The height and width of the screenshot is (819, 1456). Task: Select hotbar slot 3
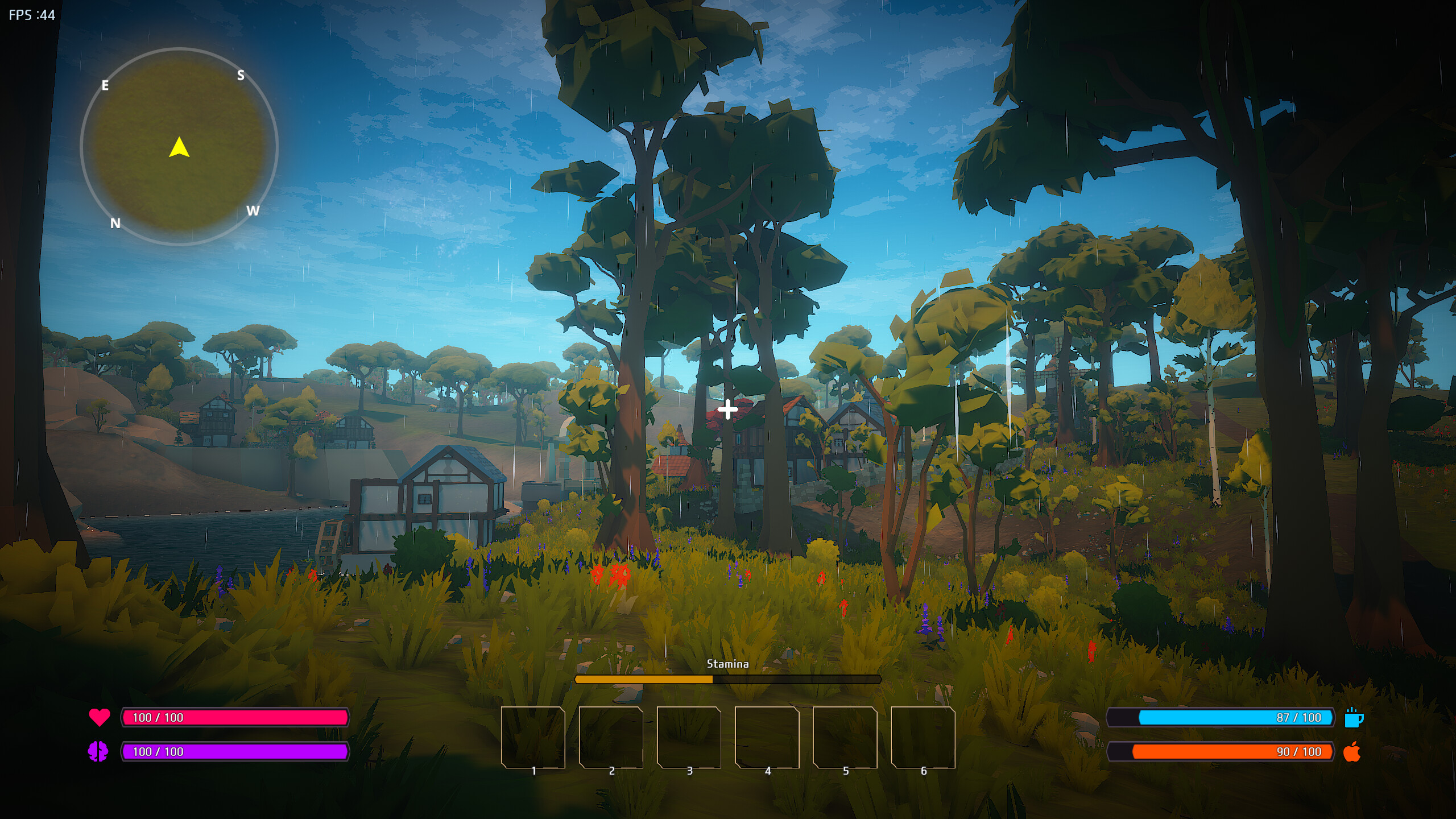point(689,738)
